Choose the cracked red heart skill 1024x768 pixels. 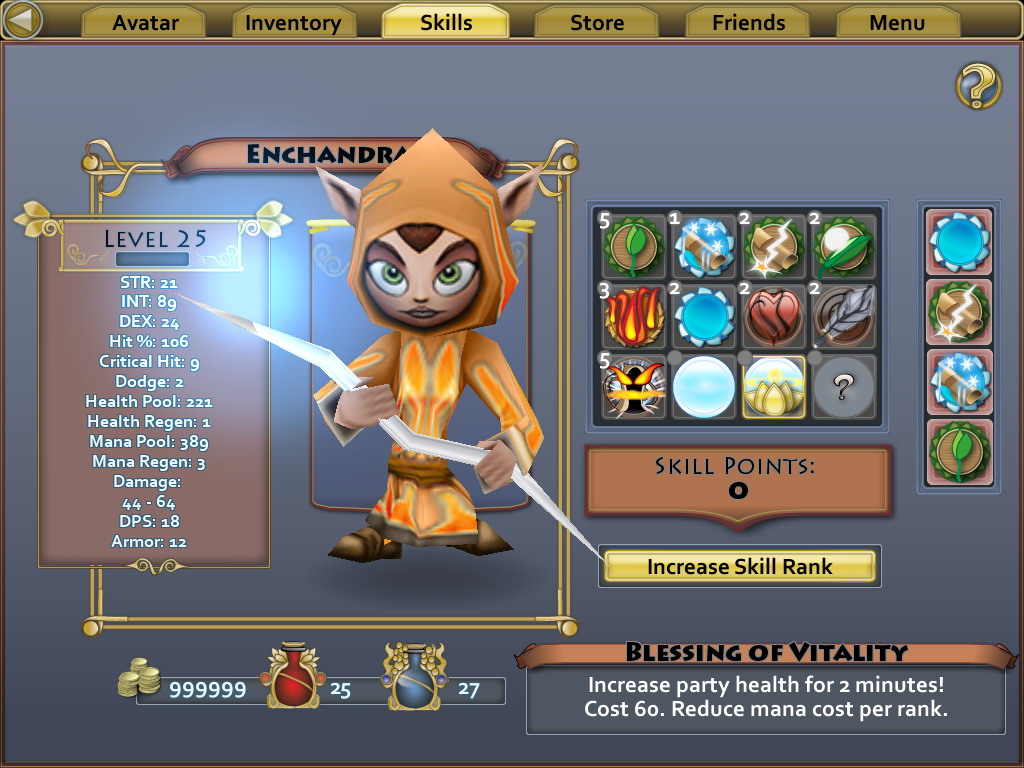pos(773,316)
